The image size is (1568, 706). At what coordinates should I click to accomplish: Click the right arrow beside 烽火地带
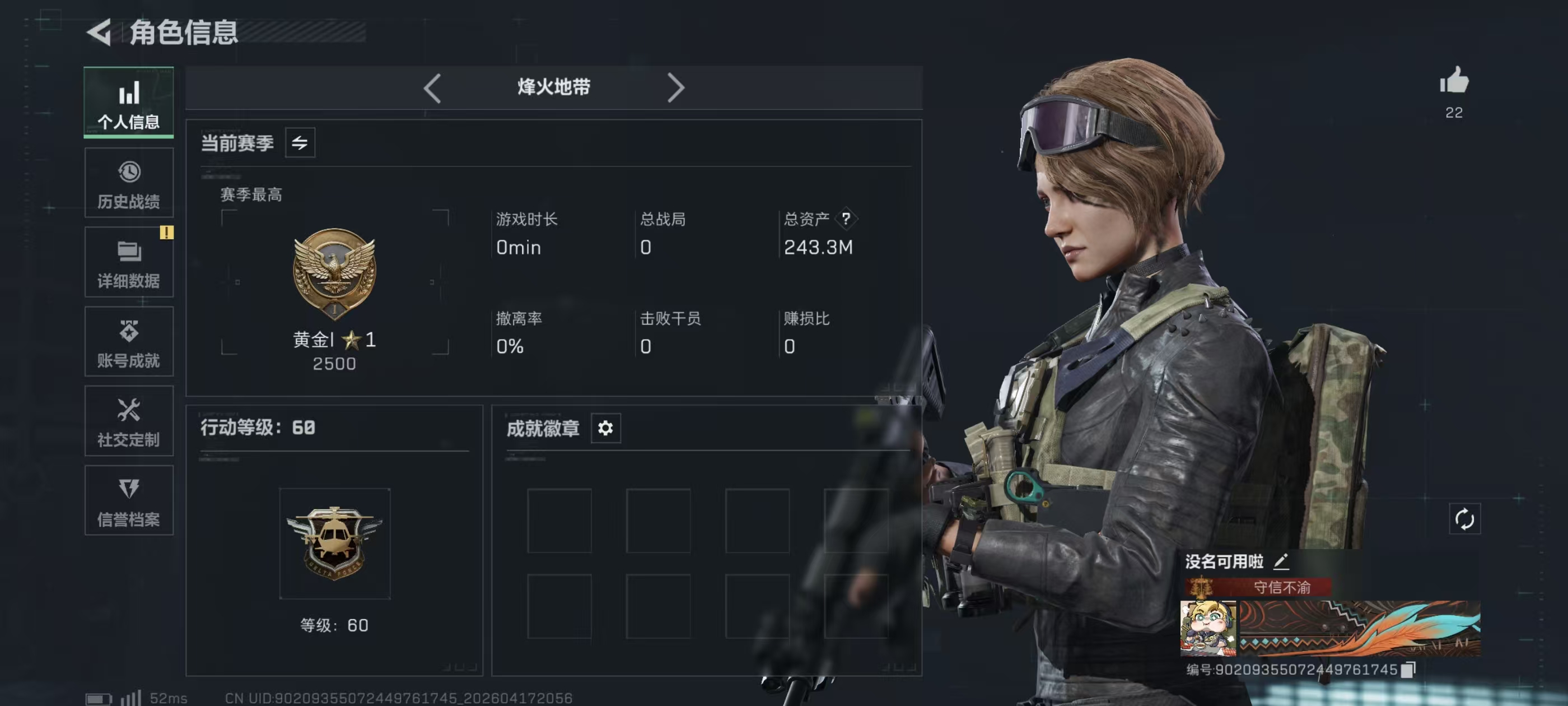(676, 89)
